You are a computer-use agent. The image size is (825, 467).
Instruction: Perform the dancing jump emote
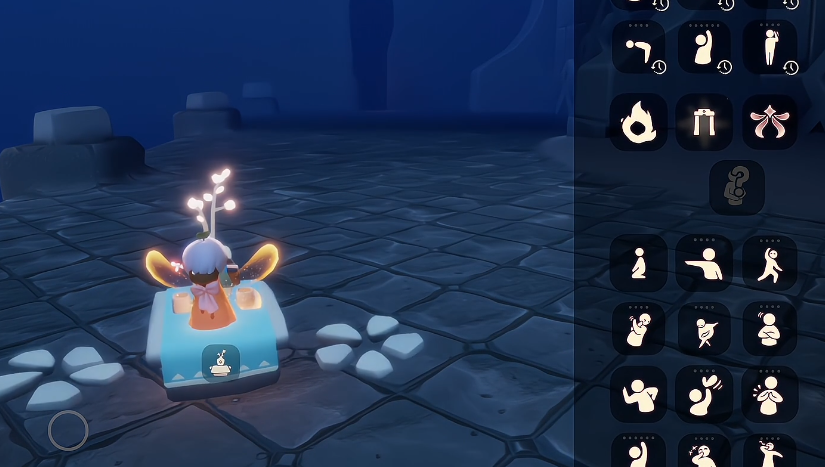coord(770,263)
